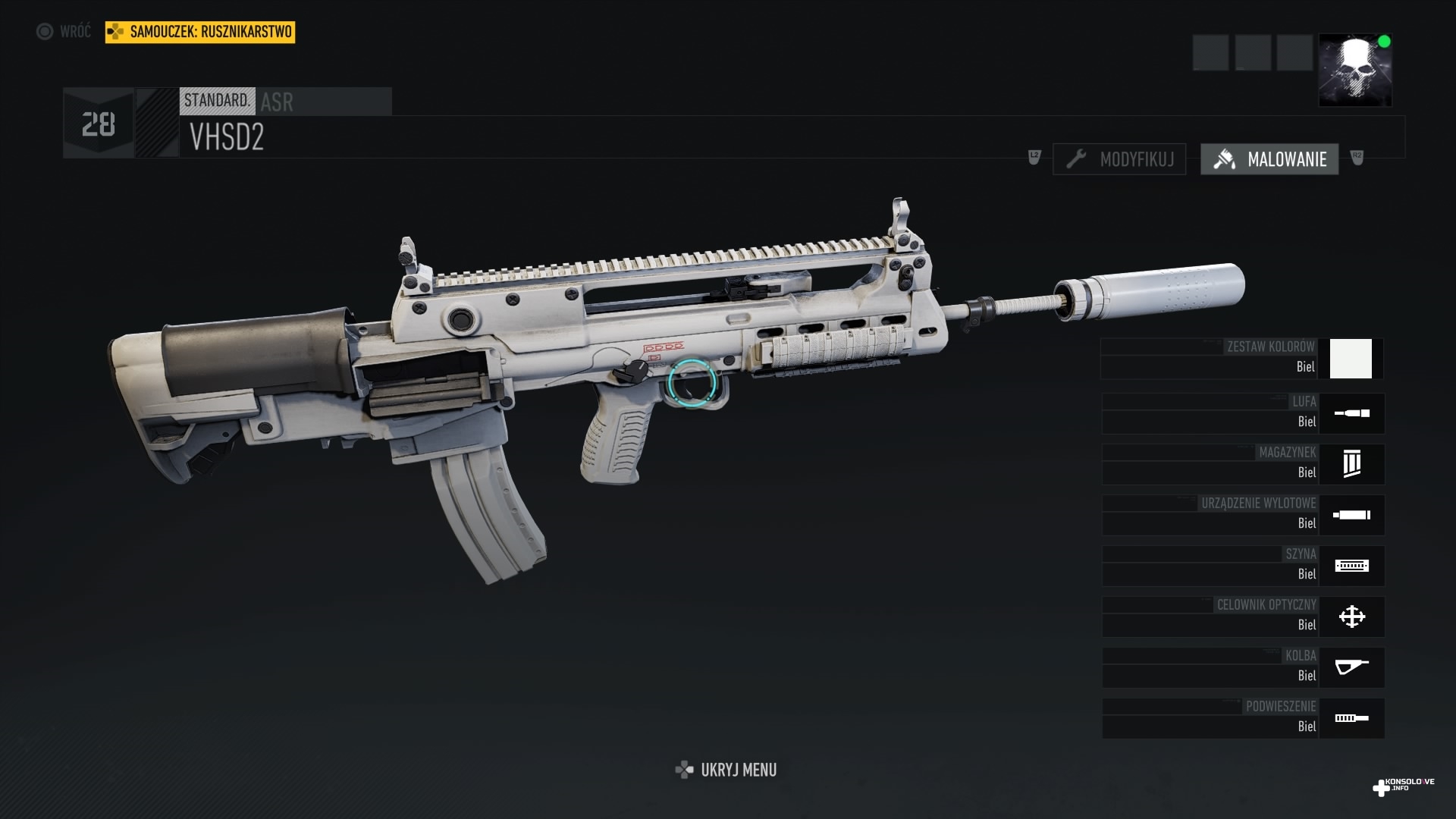Choose the Kolba paint slot
1456x819 pixels.
pos(1243,667)
